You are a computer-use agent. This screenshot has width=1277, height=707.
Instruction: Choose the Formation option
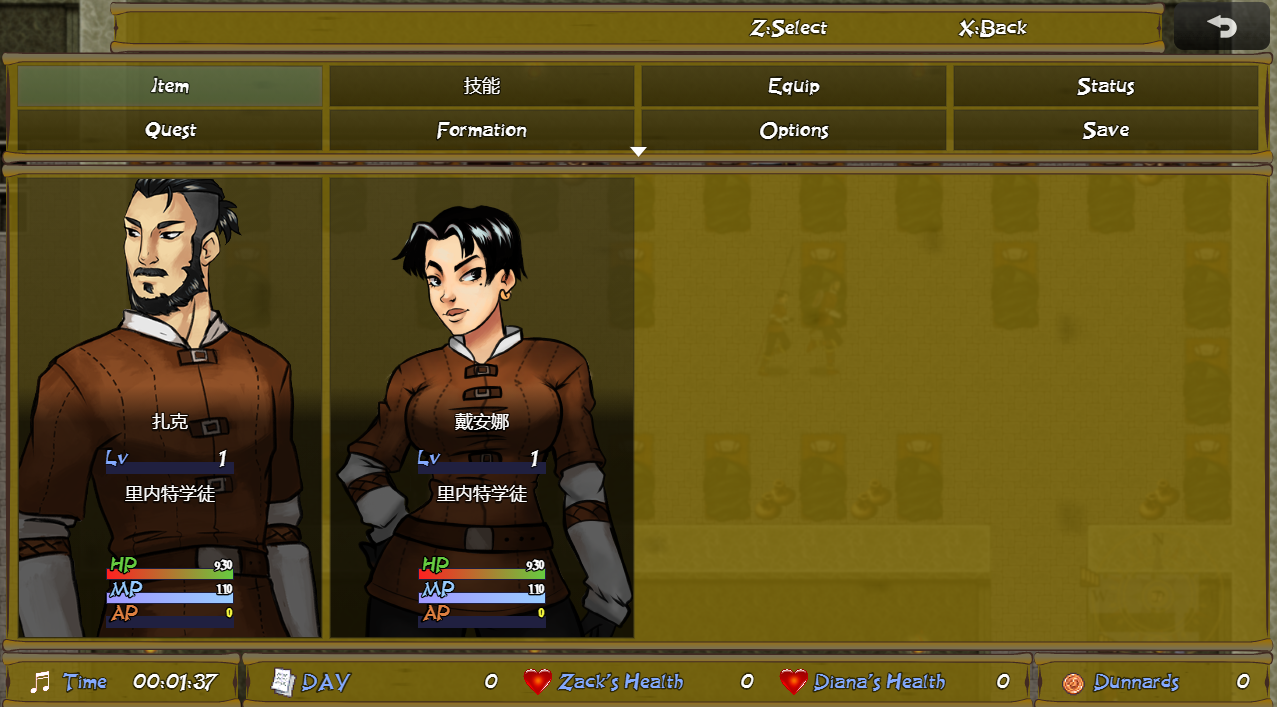[x=482, y=130]
